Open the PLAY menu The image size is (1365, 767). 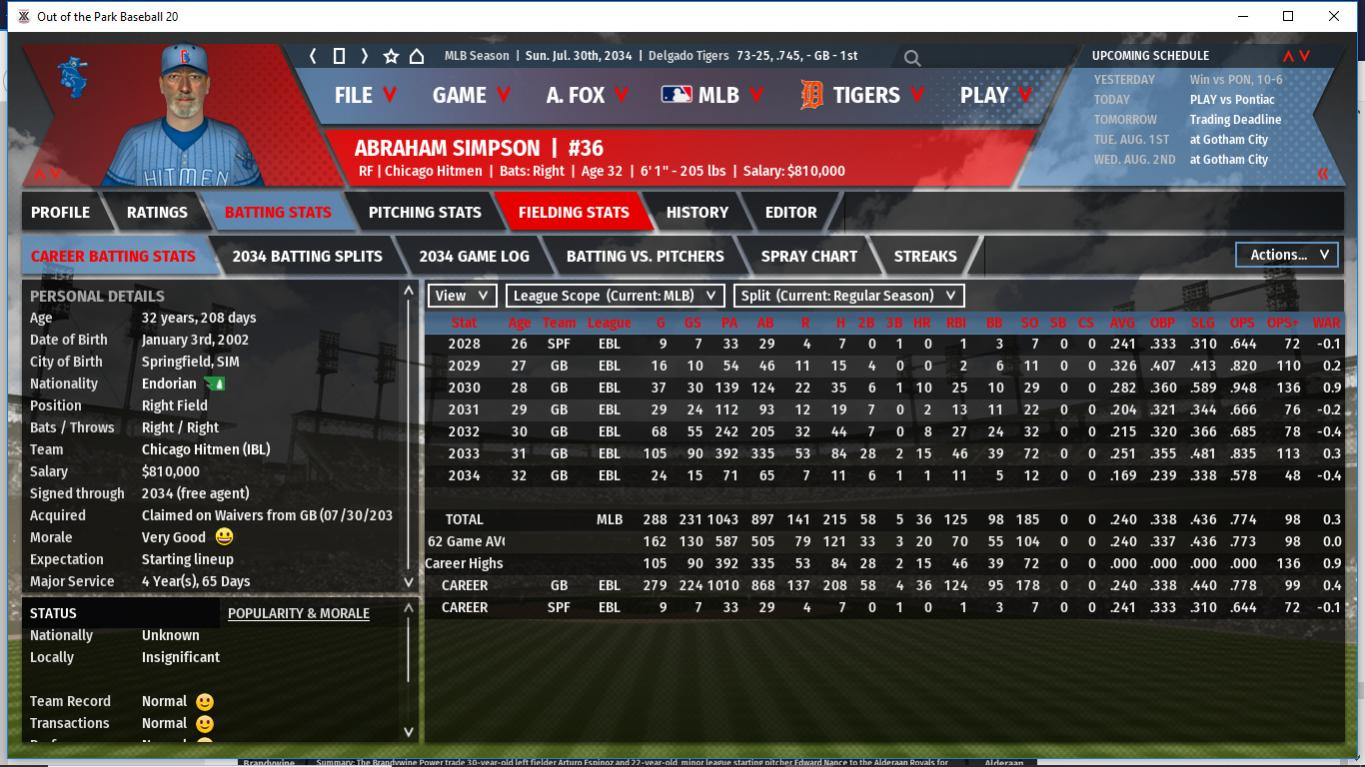pyautogui.click(x=996, y=95)
